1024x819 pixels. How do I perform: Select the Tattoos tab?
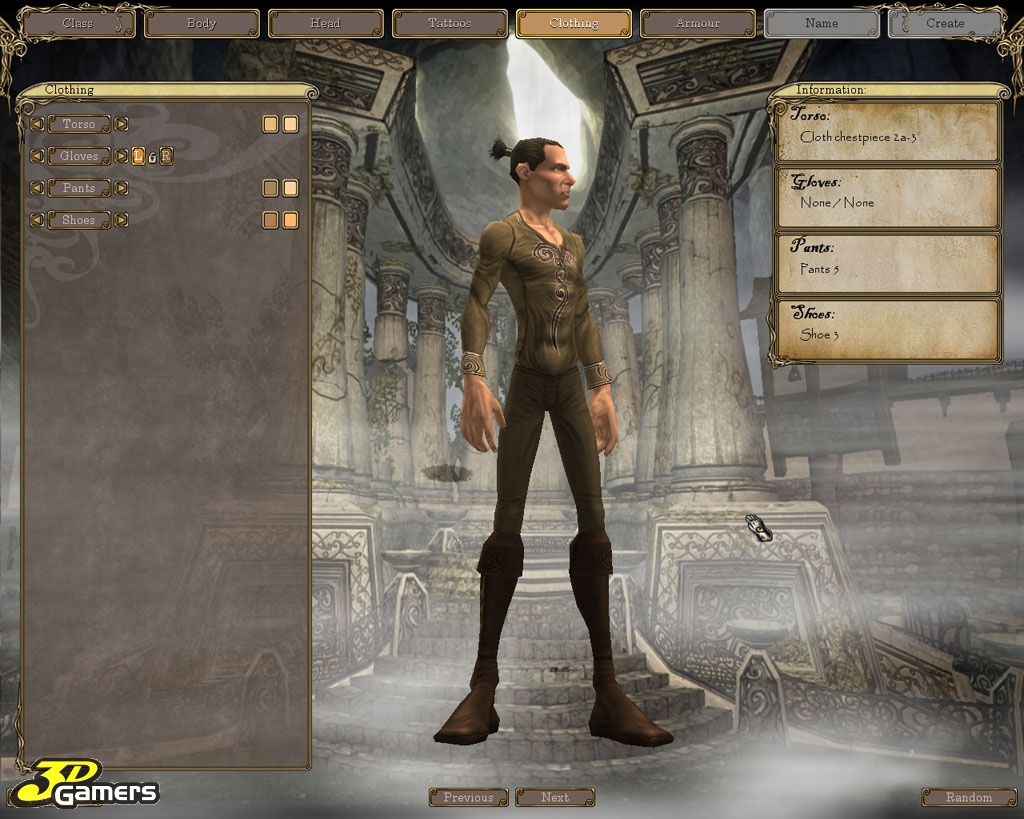[449, 23]
